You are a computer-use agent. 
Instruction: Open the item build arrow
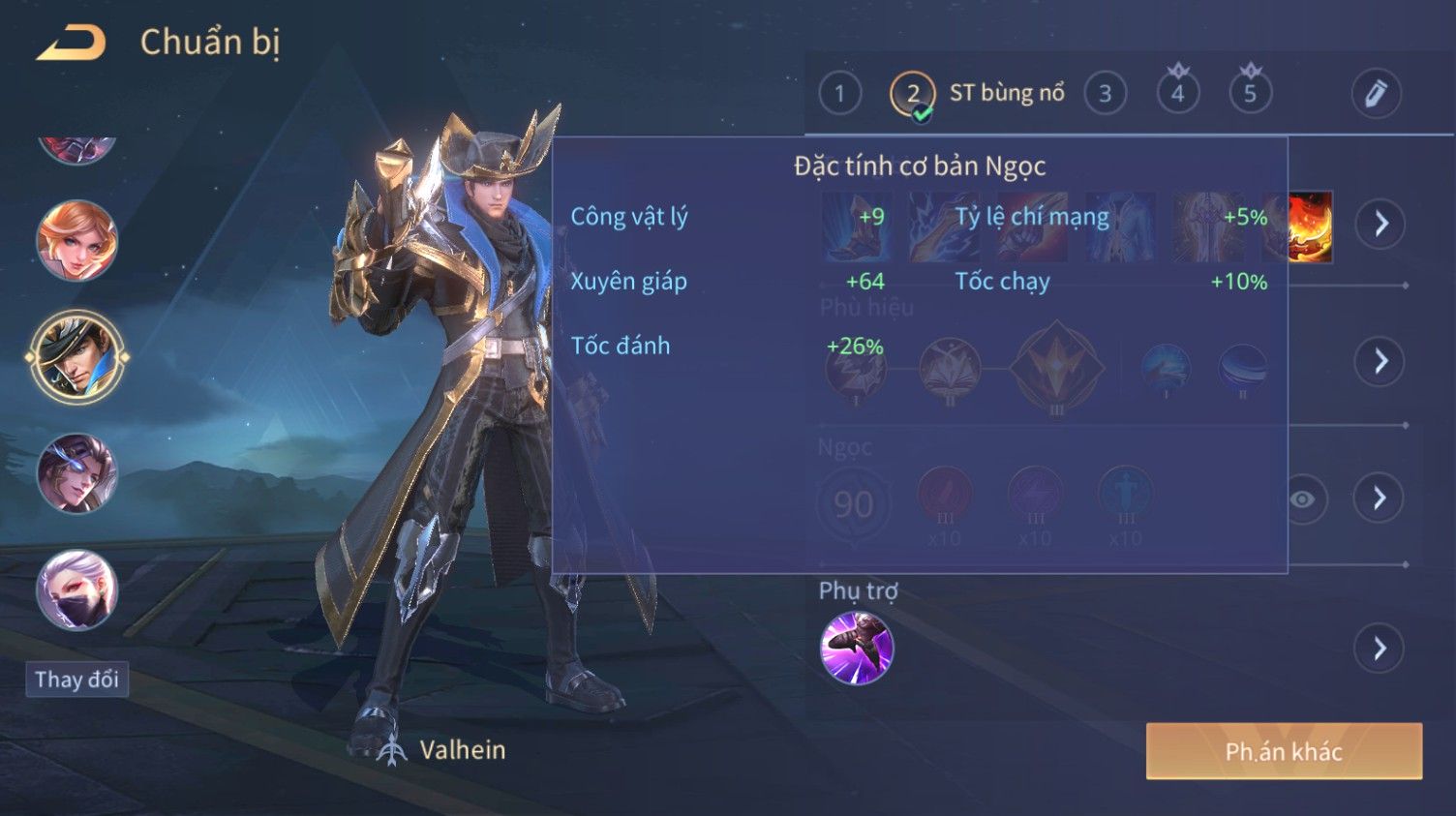point(1380,224)
